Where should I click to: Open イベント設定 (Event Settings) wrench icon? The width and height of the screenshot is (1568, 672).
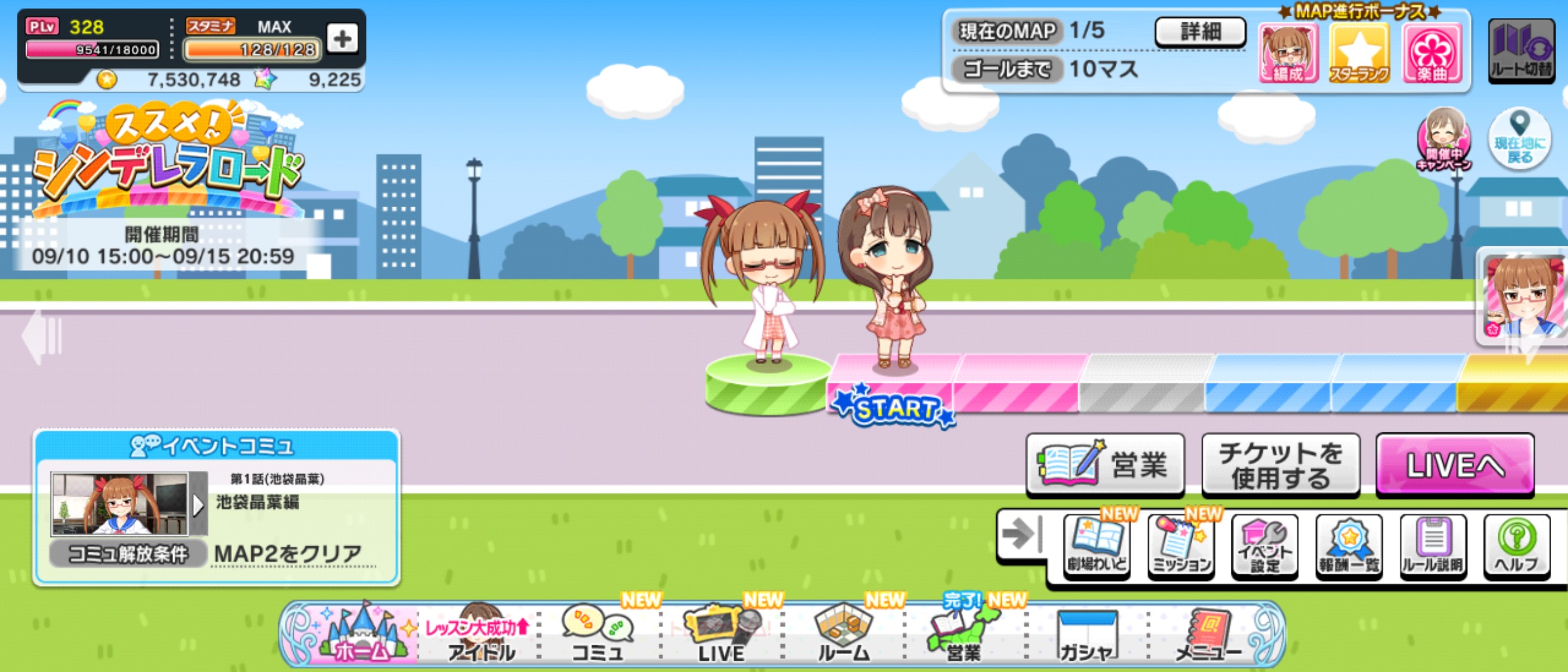pyautogui.click(x=1265, y=546)
